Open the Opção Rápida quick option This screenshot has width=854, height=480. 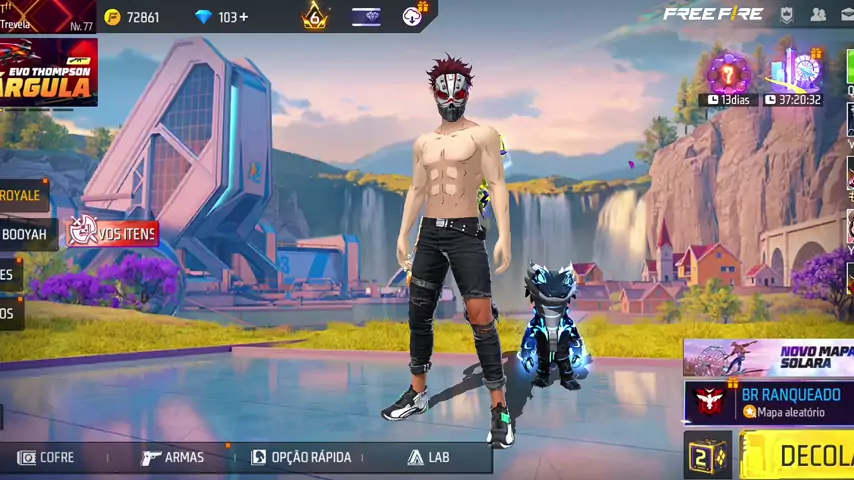pyautogui.click(x=301, y=457)
